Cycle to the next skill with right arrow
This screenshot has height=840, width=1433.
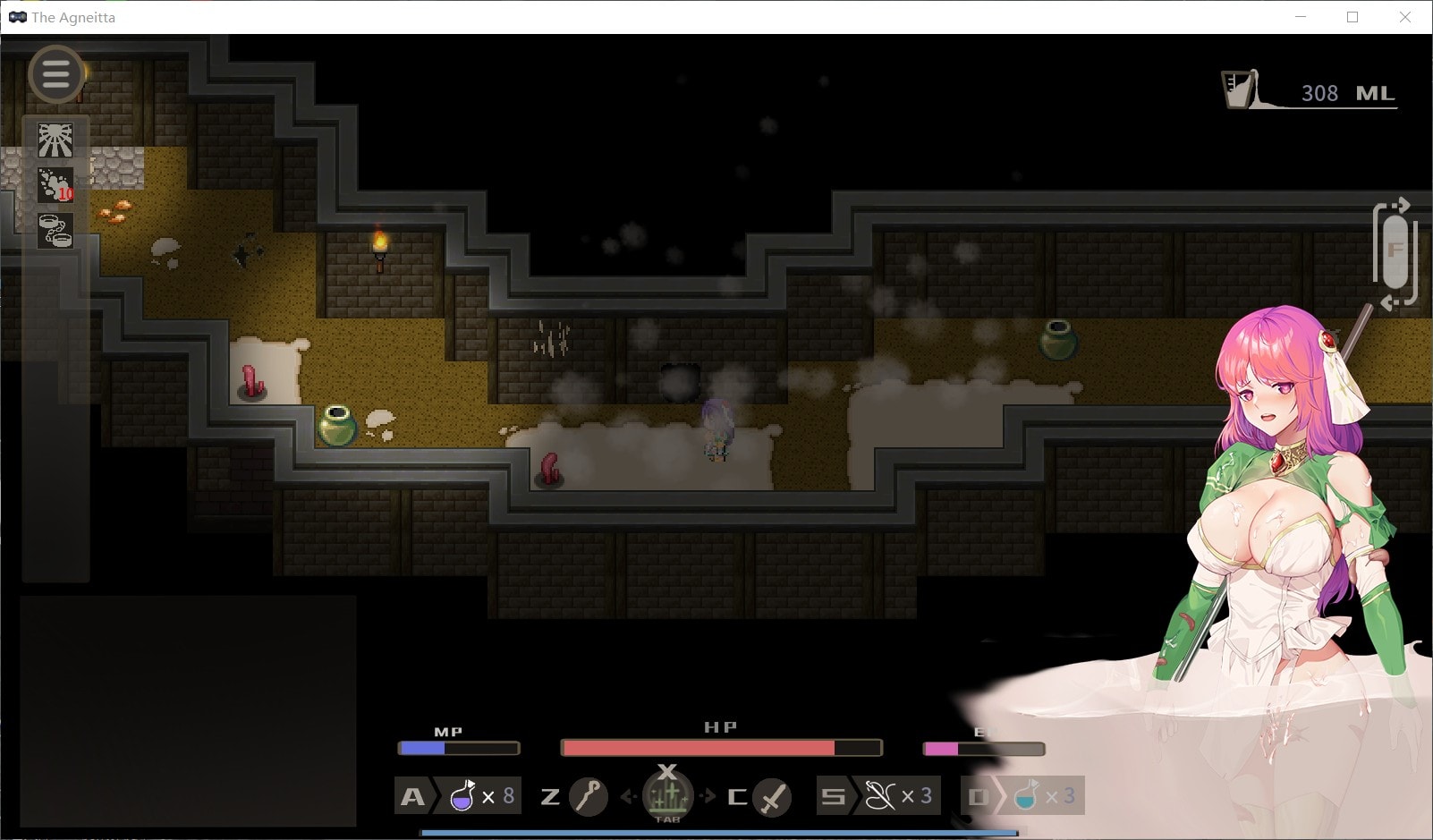click(708, 795)
